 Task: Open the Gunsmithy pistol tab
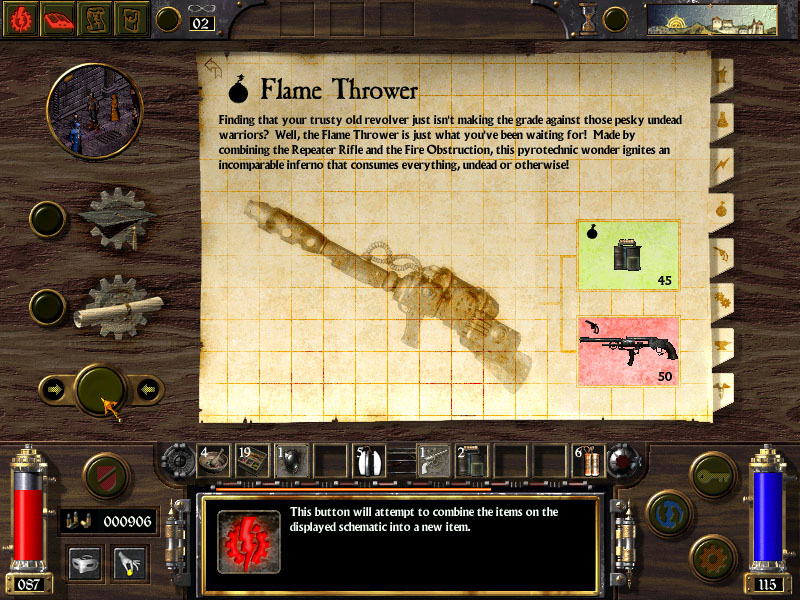click(x=721, y=253)
